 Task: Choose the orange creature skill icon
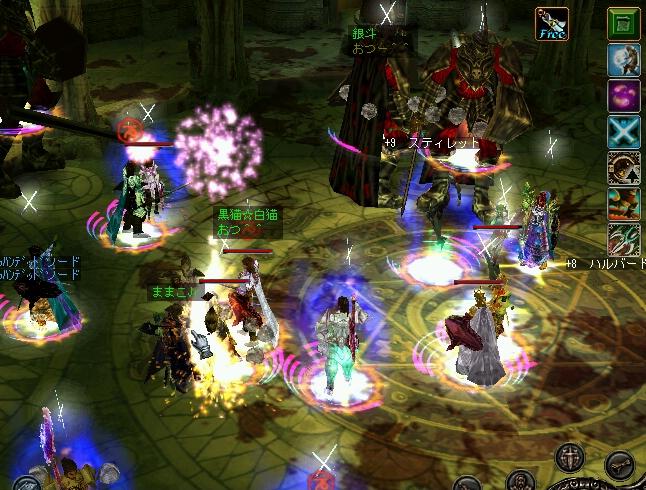tap(624, 203)
